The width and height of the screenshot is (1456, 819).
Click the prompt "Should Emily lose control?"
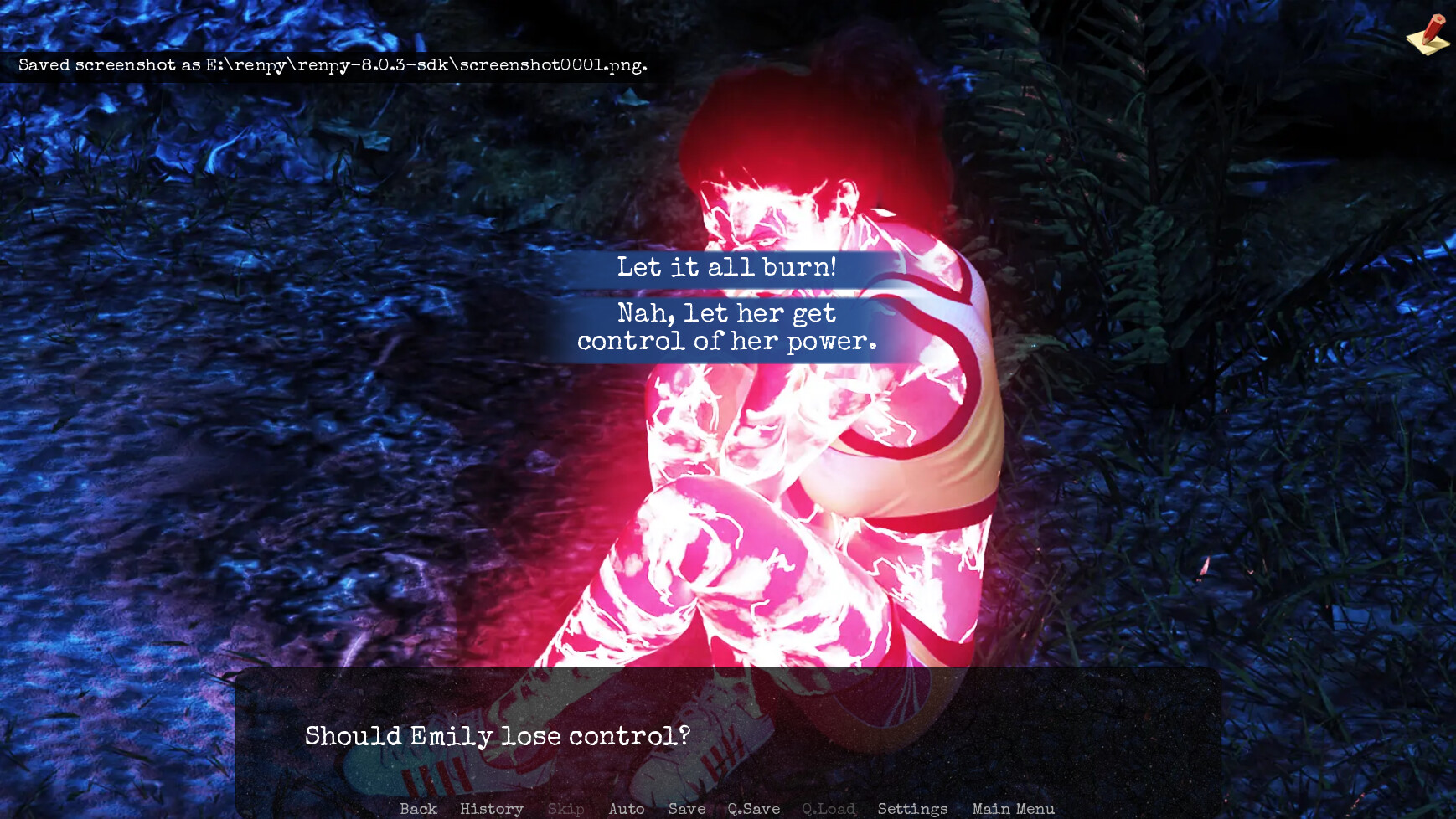tap(498, 736)
